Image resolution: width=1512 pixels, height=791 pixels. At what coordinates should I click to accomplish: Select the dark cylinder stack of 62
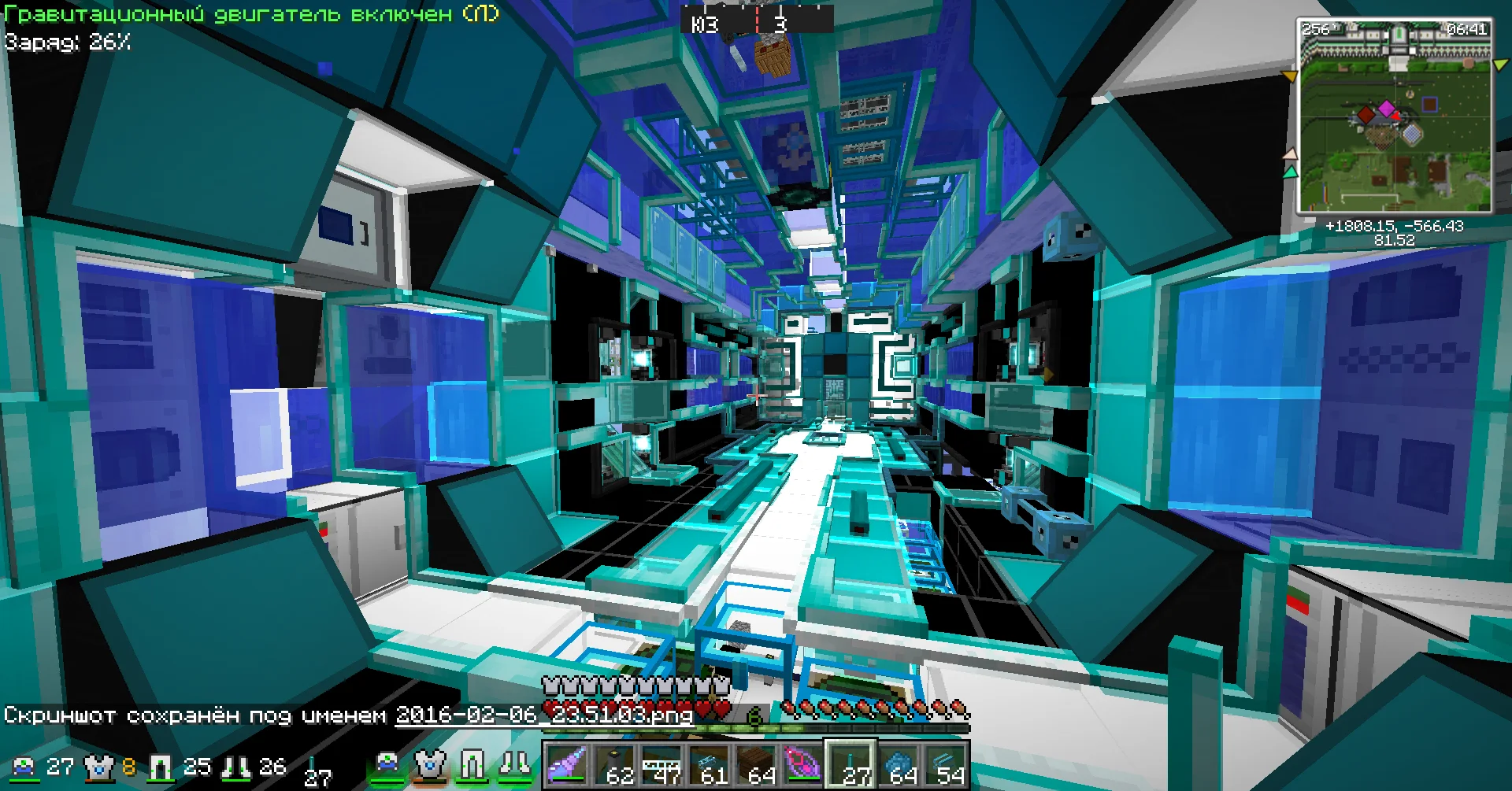pyautogui.click(x=613, y=764)
